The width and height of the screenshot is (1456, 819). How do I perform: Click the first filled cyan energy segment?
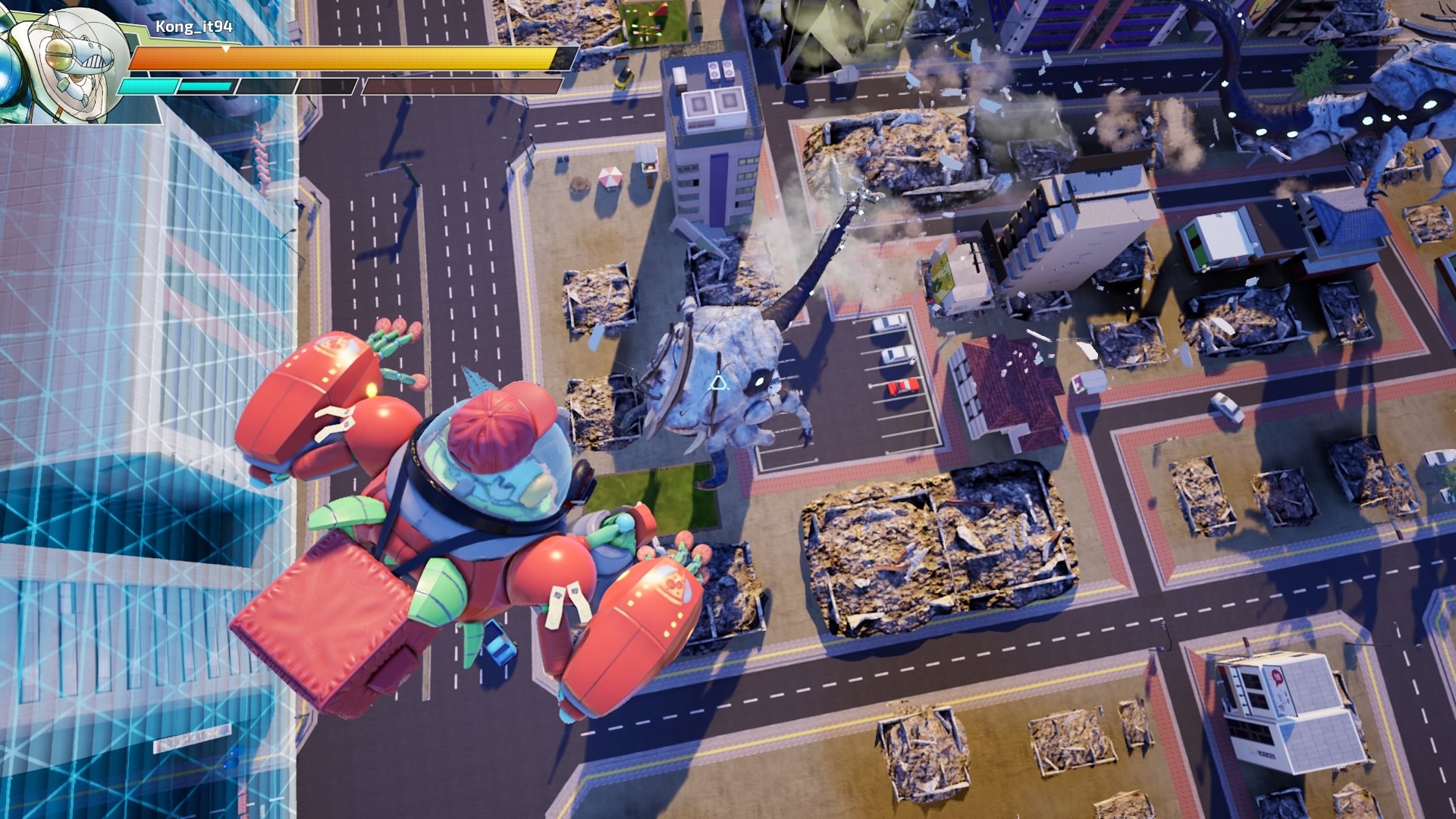tap(148, 85)
